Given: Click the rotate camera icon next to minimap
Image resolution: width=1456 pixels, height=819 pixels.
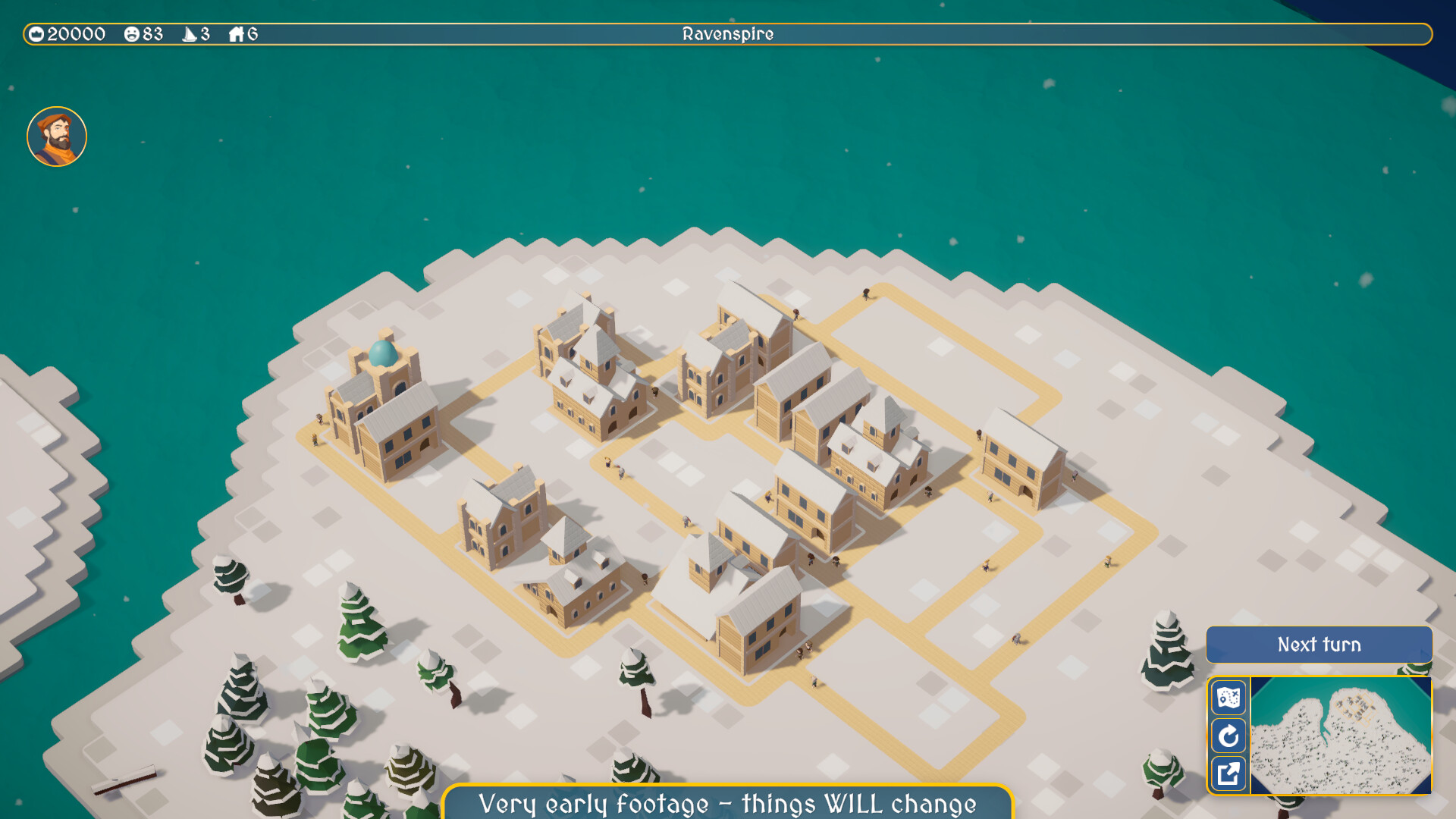Looking at the screenshot, I should (1230, 736).
